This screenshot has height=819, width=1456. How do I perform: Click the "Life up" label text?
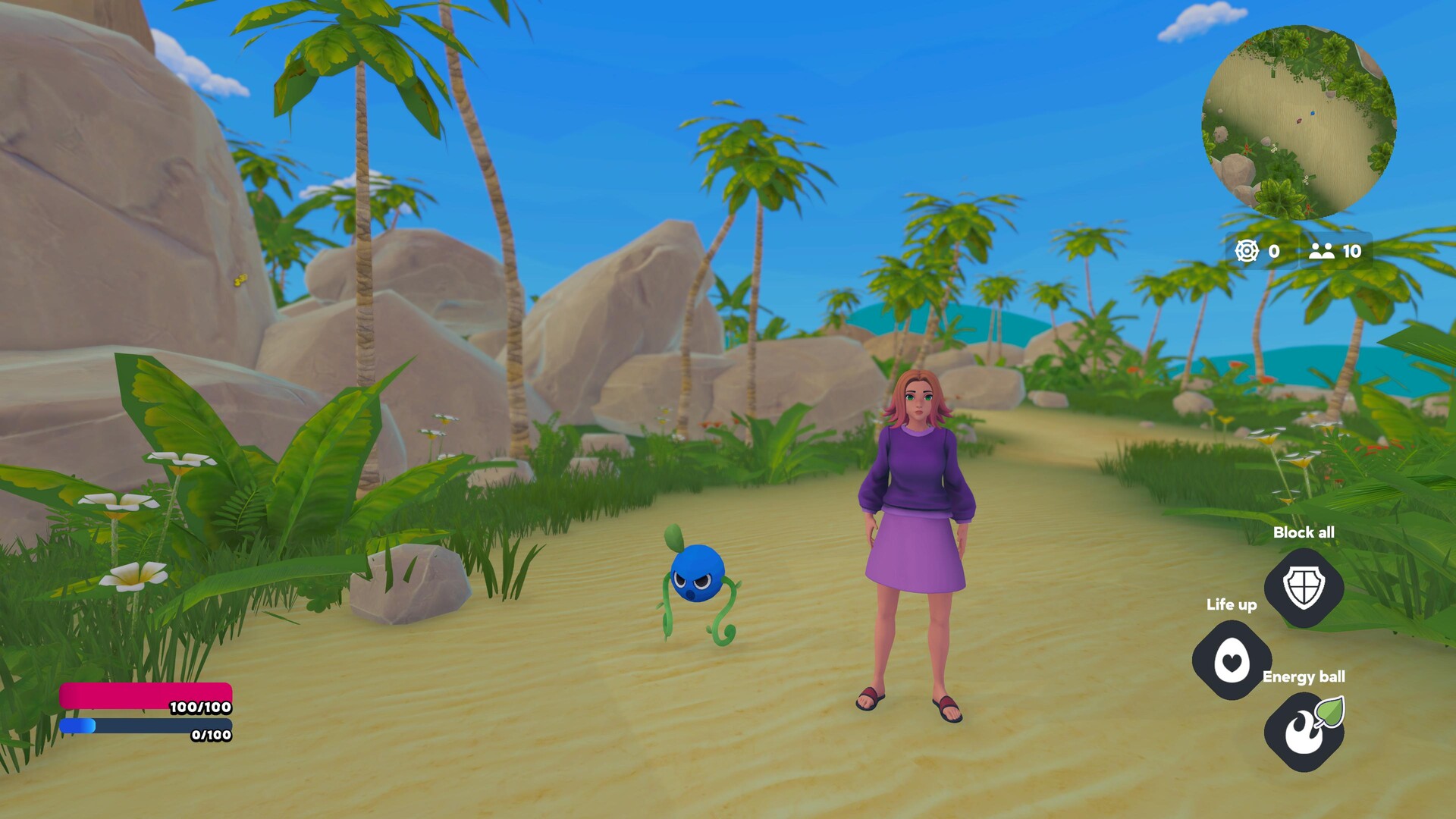(1232, 605)
